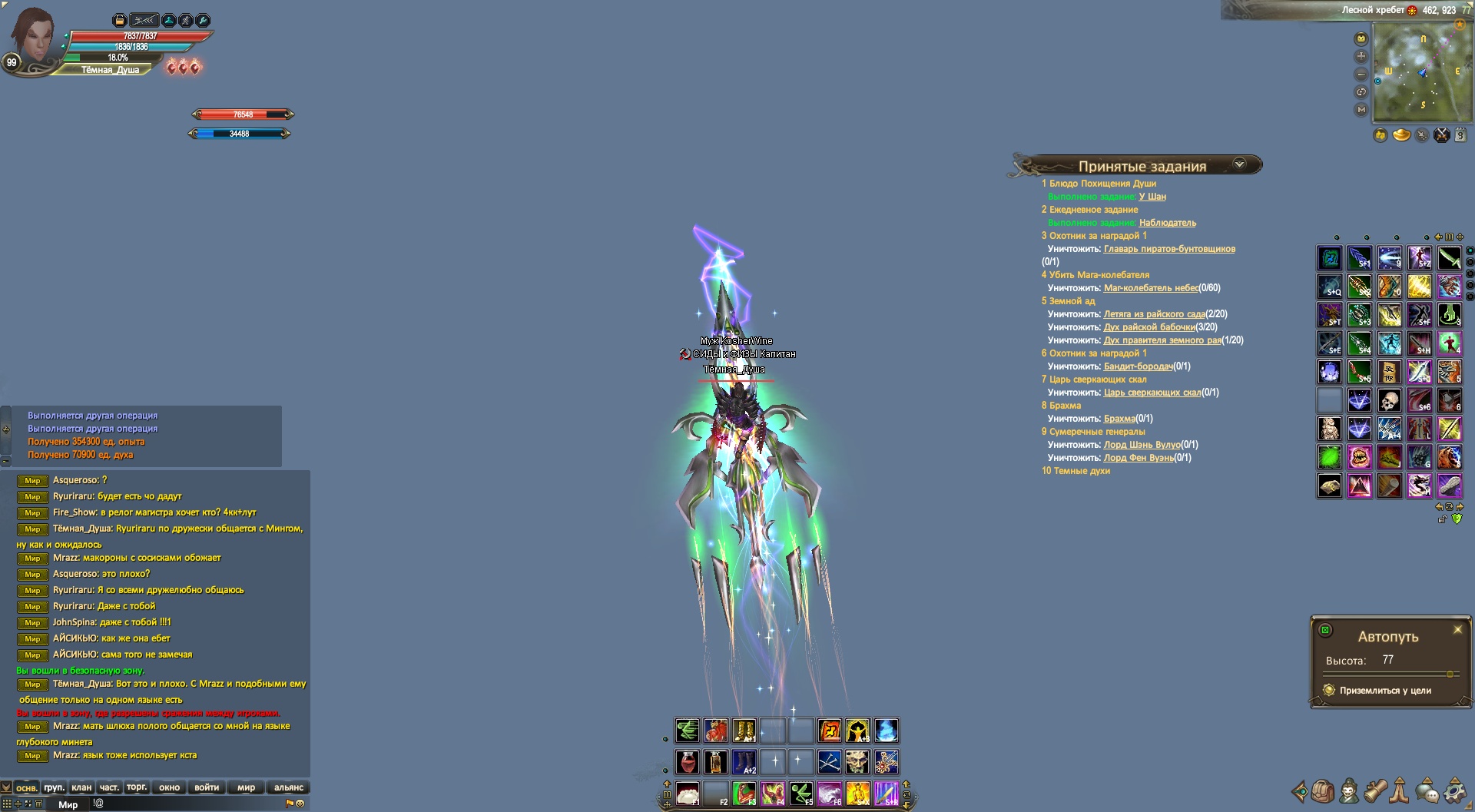1475x812 pixels.
Task: Close the Автопуть panel
Action: point(1457,630)
